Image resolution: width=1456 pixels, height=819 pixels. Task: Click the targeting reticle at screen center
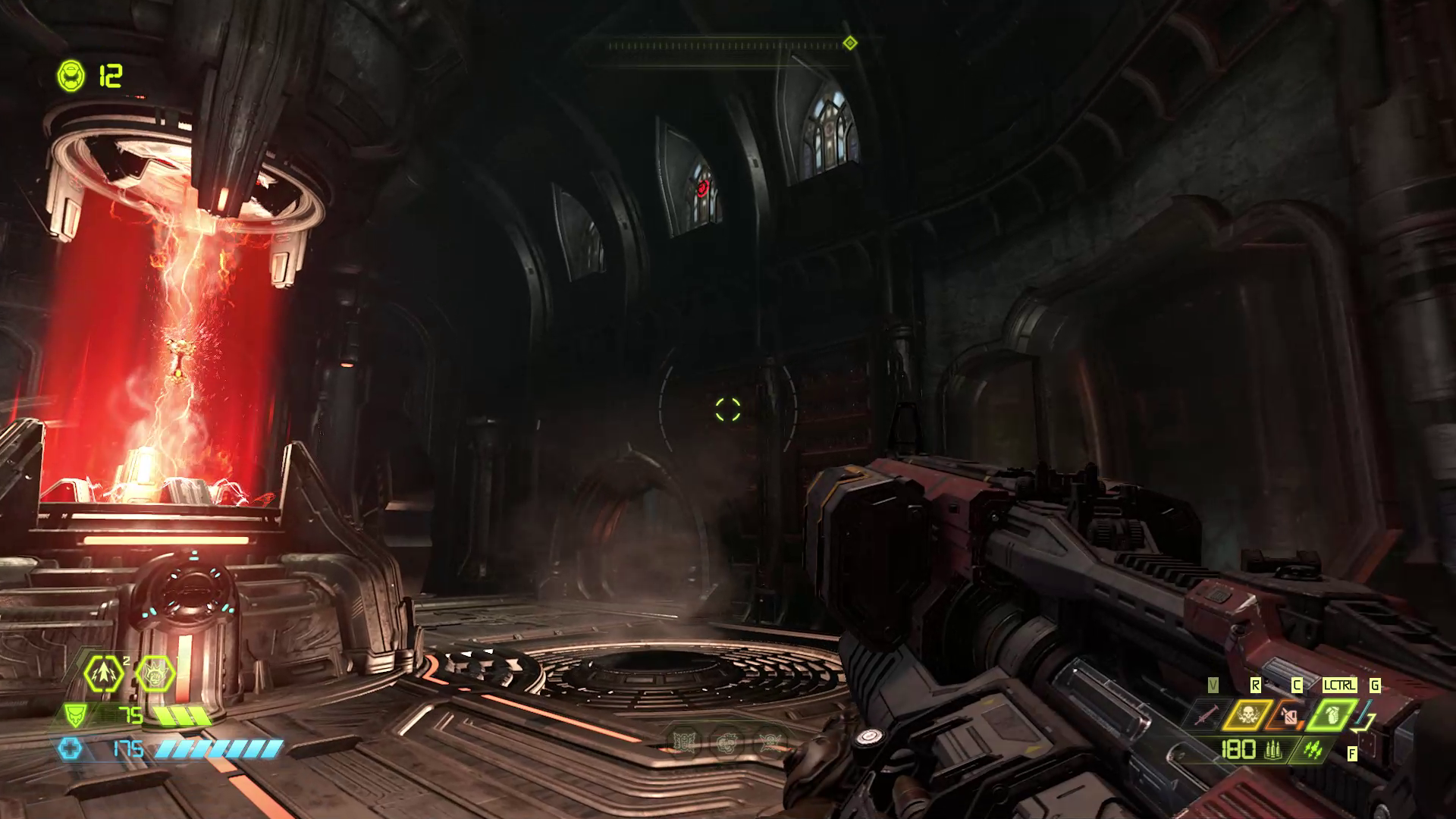pyautogui.click(x=728, y=409)
